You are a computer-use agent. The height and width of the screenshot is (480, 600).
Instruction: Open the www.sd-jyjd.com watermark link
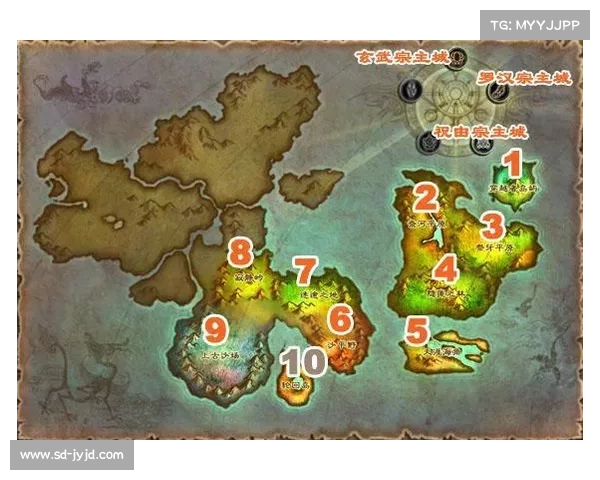pyautogui.click(x=72, y=455)
